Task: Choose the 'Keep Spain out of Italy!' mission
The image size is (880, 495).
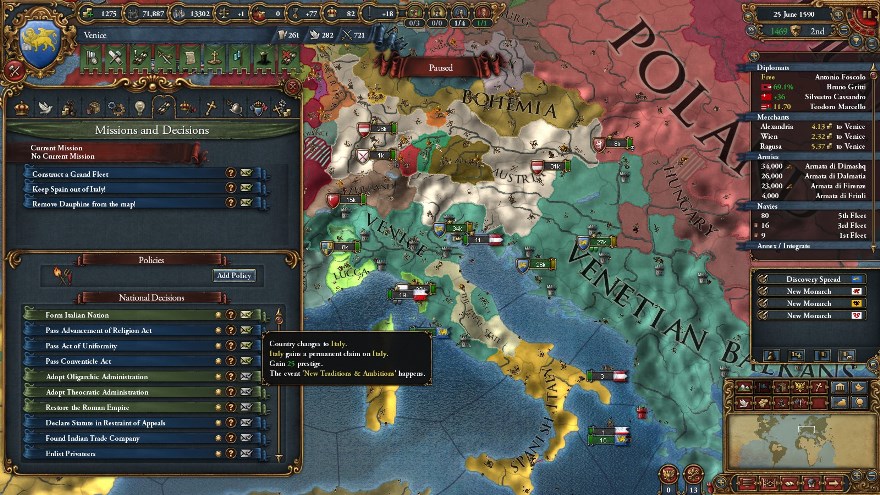Action: click(x=120, y=188)
